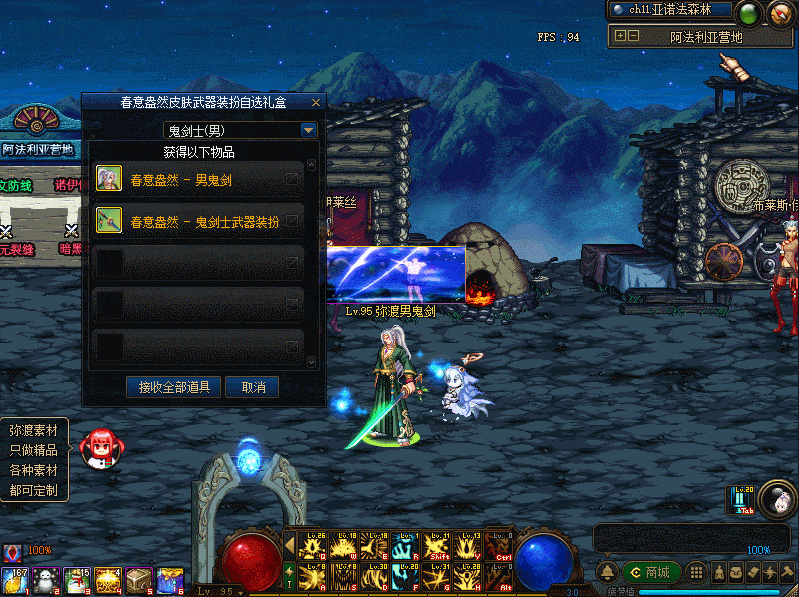Open the inventory bag icon
799x597 pixels.
point(735,573)
